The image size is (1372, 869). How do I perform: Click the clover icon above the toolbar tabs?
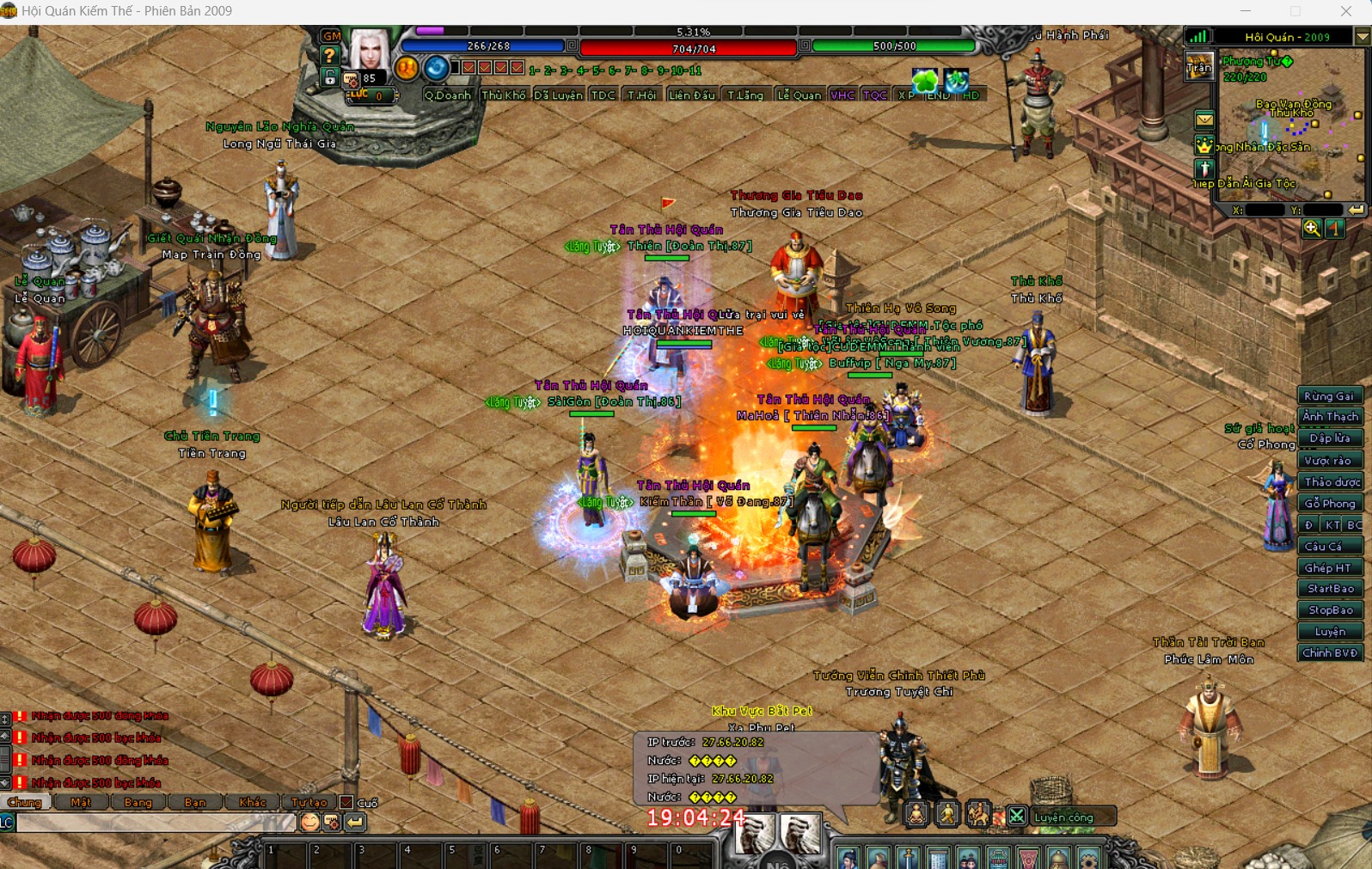tap(924, 78)
